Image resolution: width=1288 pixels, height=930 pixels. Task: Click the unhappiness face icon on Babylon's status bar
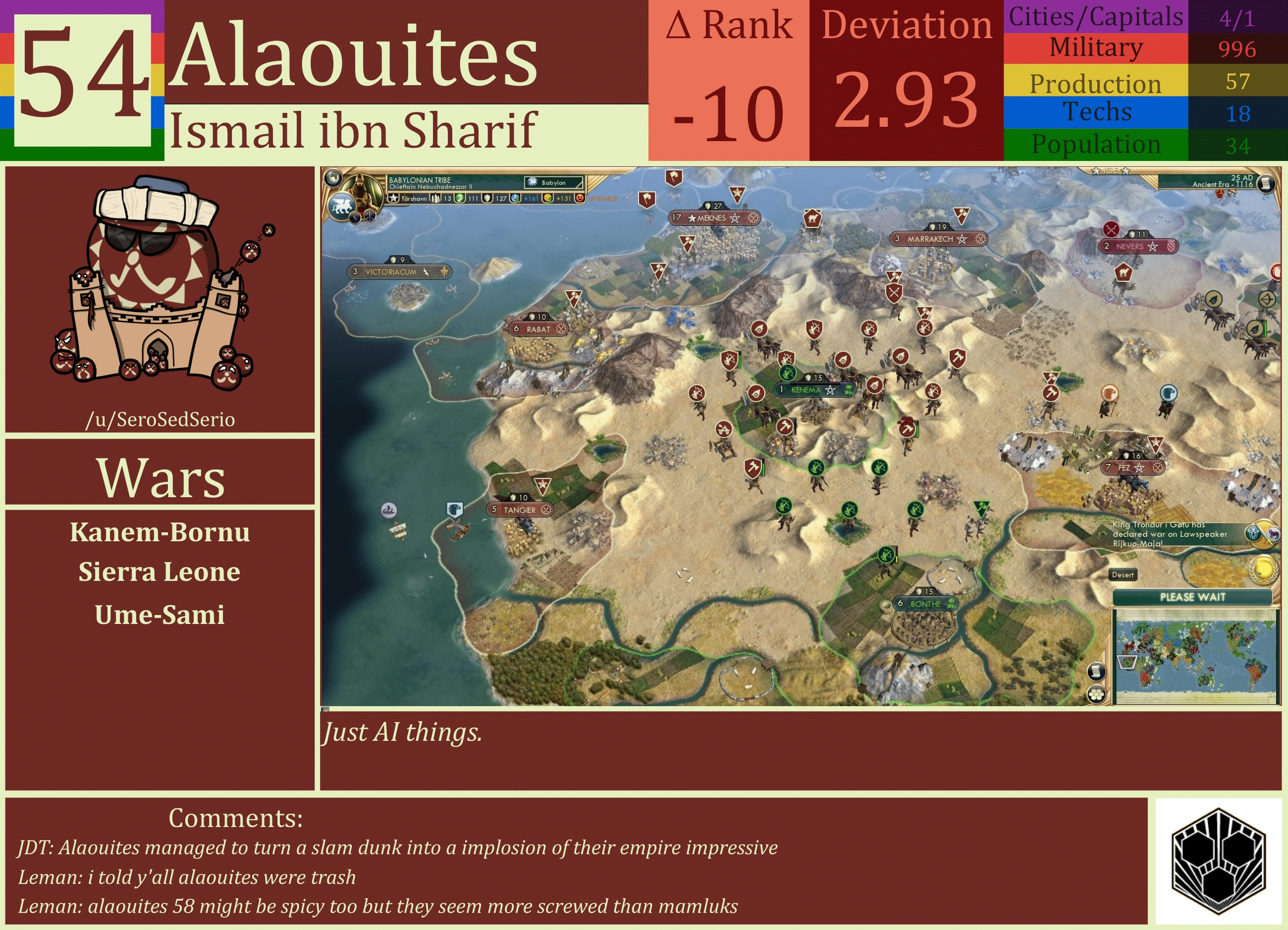581,201
